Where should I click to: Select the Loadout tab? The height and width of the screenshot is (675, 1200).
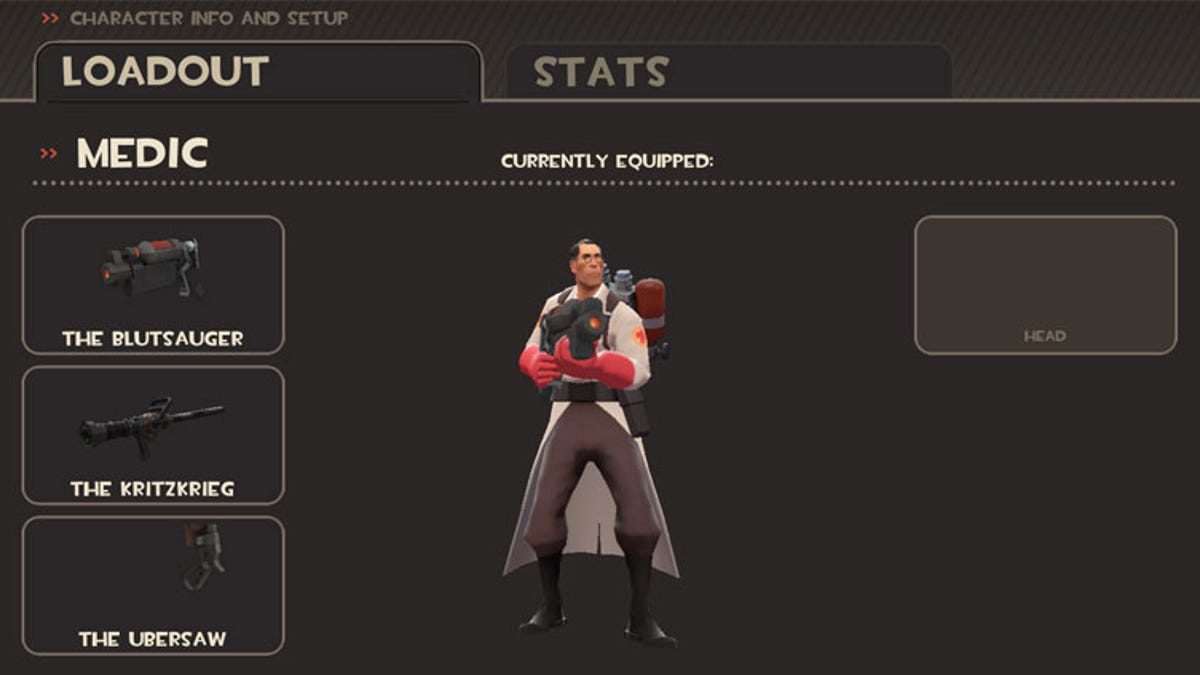258,71
